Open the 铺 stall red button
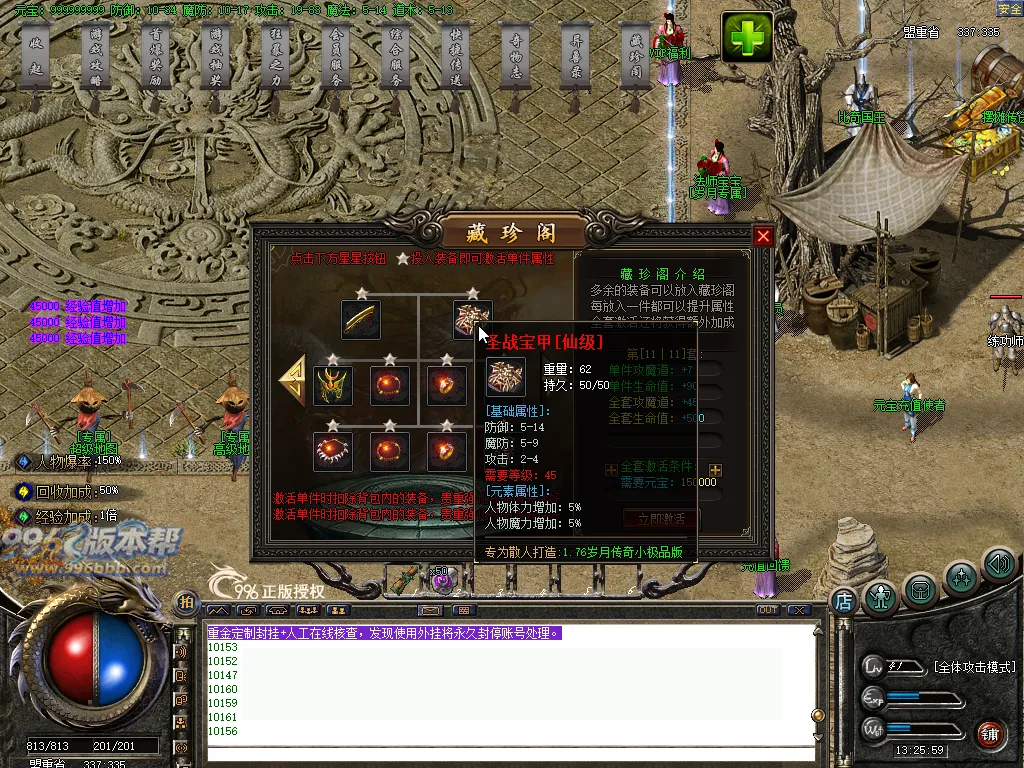This screenshot has width=1024, height=768. [x=990, y=734]
